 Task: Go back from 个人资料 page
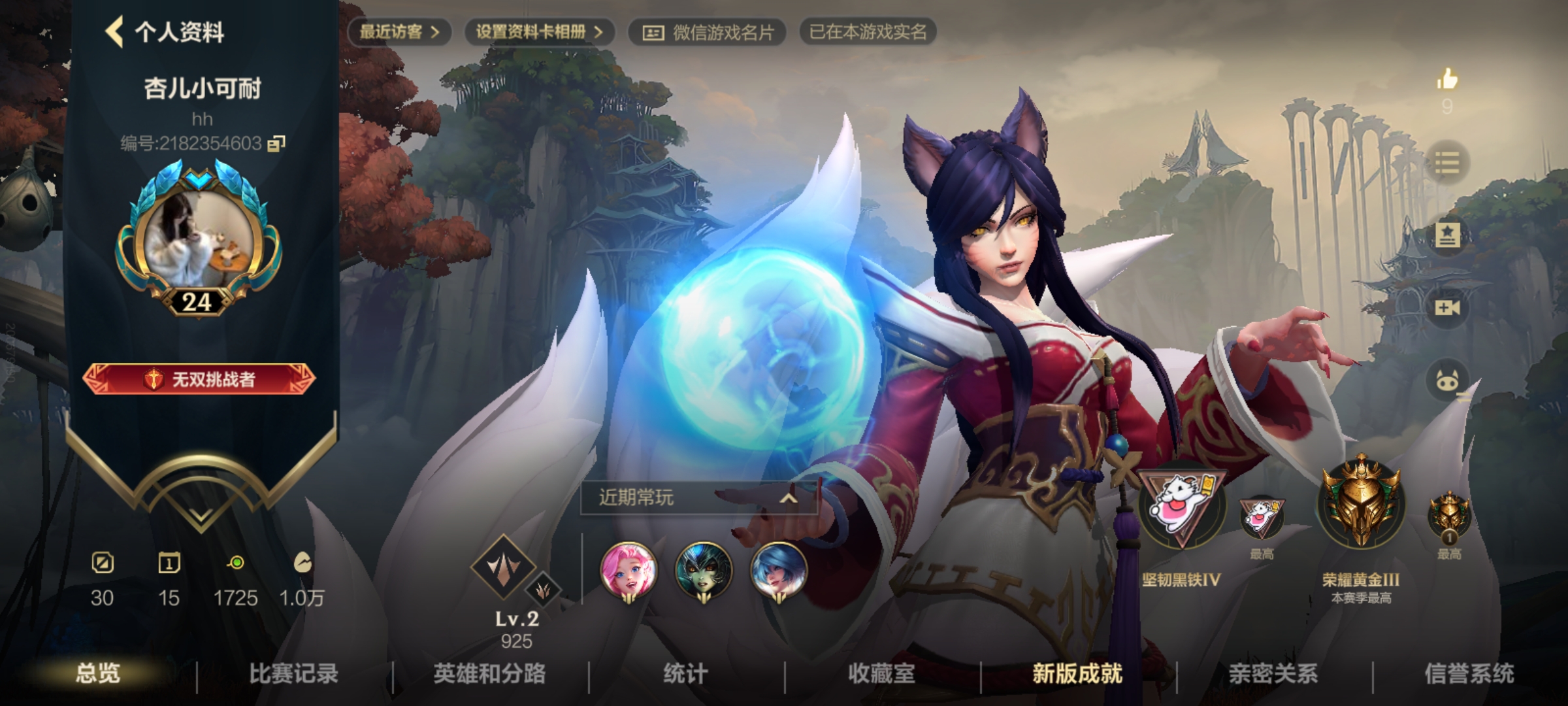[115, 32]
